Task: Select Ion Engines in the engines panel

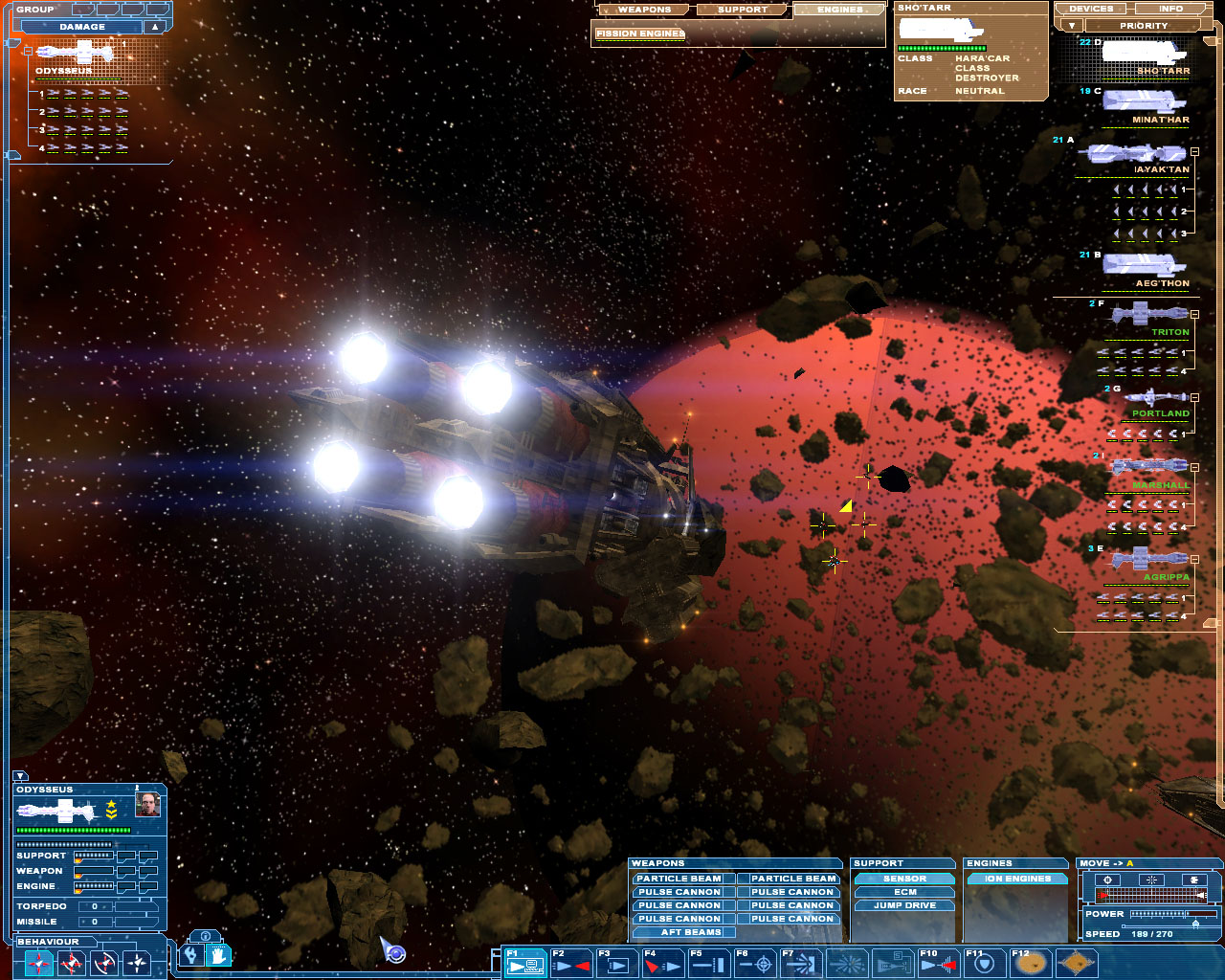Action: point(1017,879)
